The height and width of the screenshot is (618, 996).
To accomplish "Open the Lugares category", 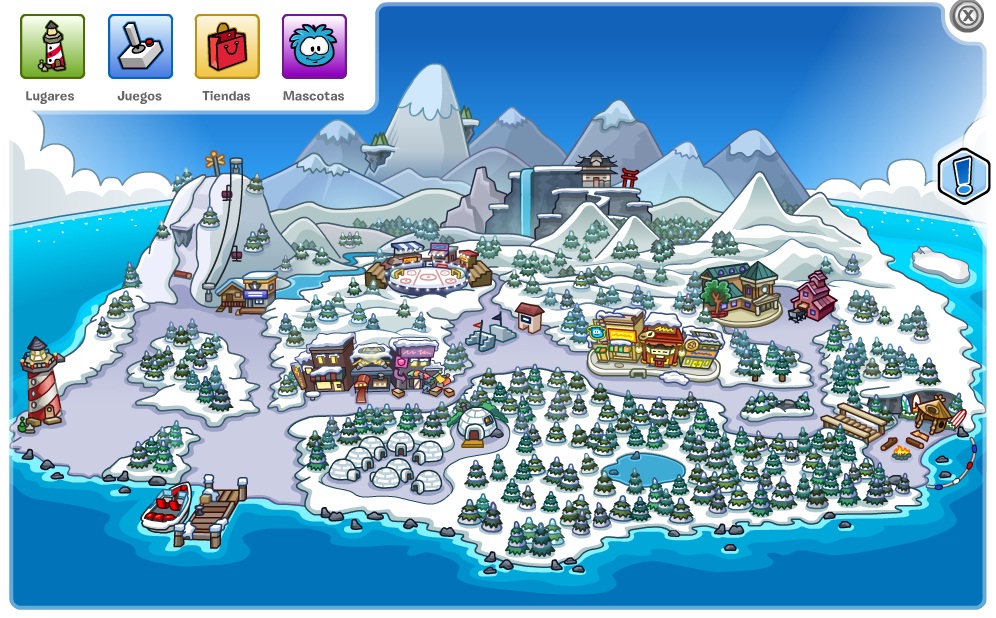I will click(52, 47).
